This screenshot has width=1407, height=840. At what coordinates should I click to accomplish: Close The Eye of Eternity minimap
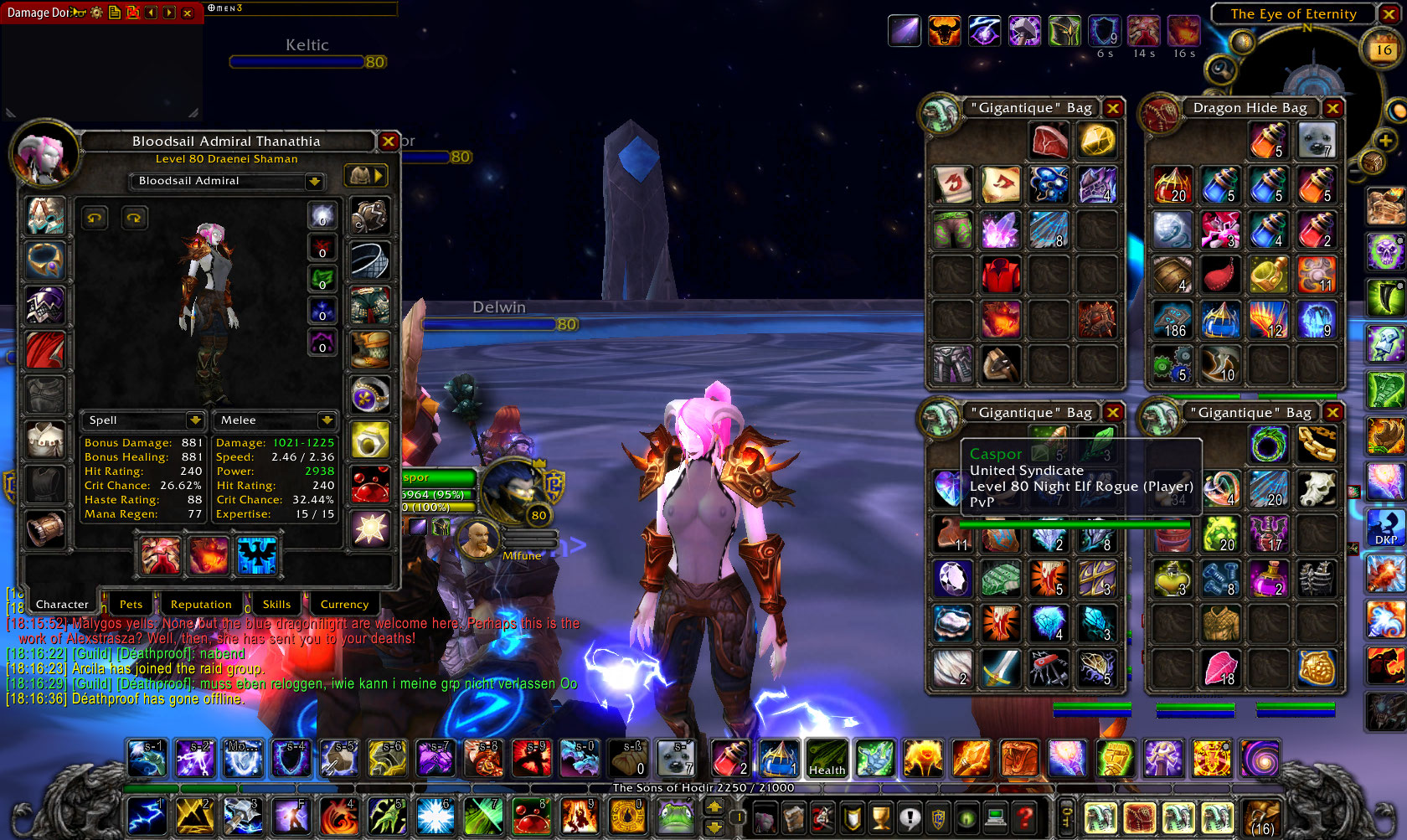pyautogui.click(x=1388, y=14)
